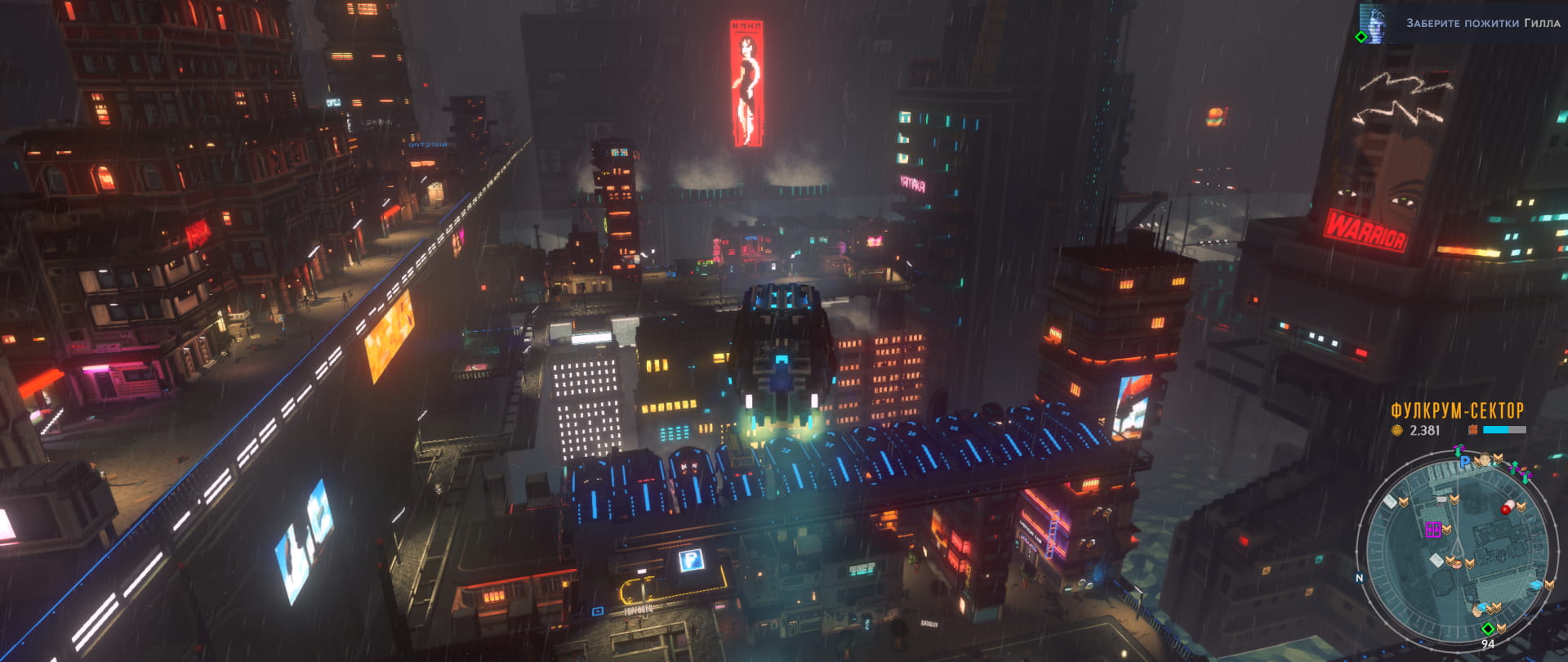Select the NPC face icon near the minimap top
This screenshot has width=1568, height=662.
[1484, 458]
